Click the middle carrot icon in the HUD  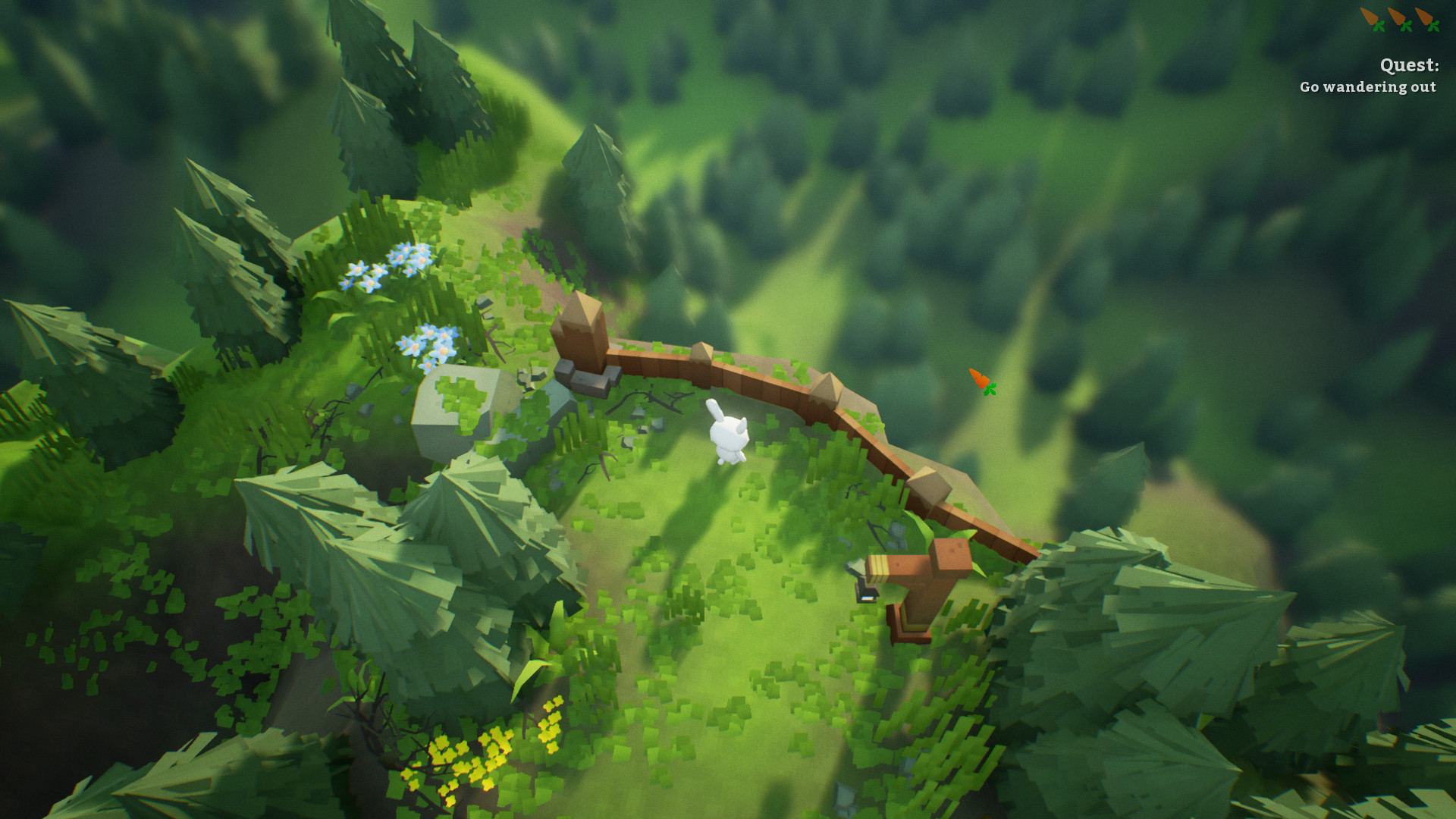1398,17
